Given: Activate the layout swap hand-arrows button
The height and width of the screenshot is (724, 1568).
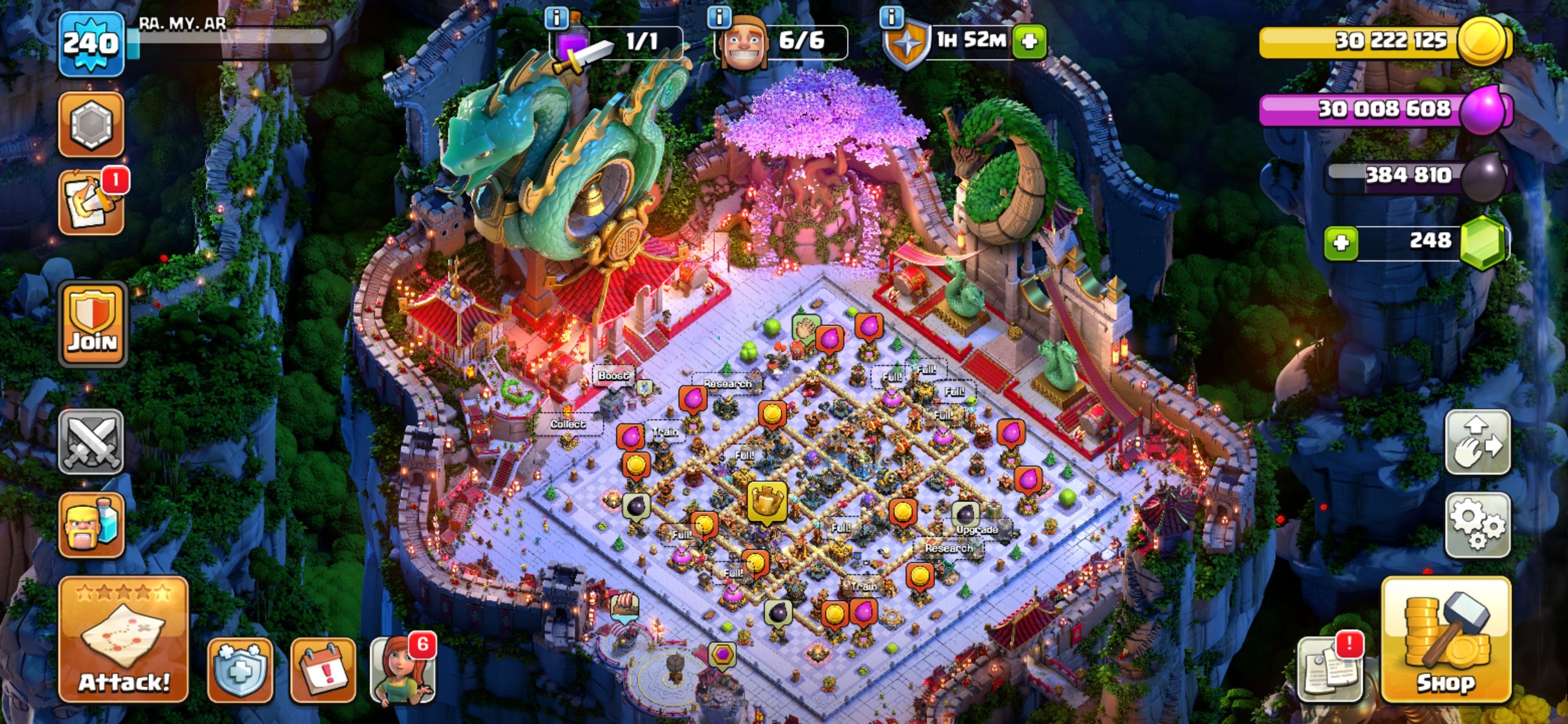Looking at the screenshot, I should point(1478,441).
